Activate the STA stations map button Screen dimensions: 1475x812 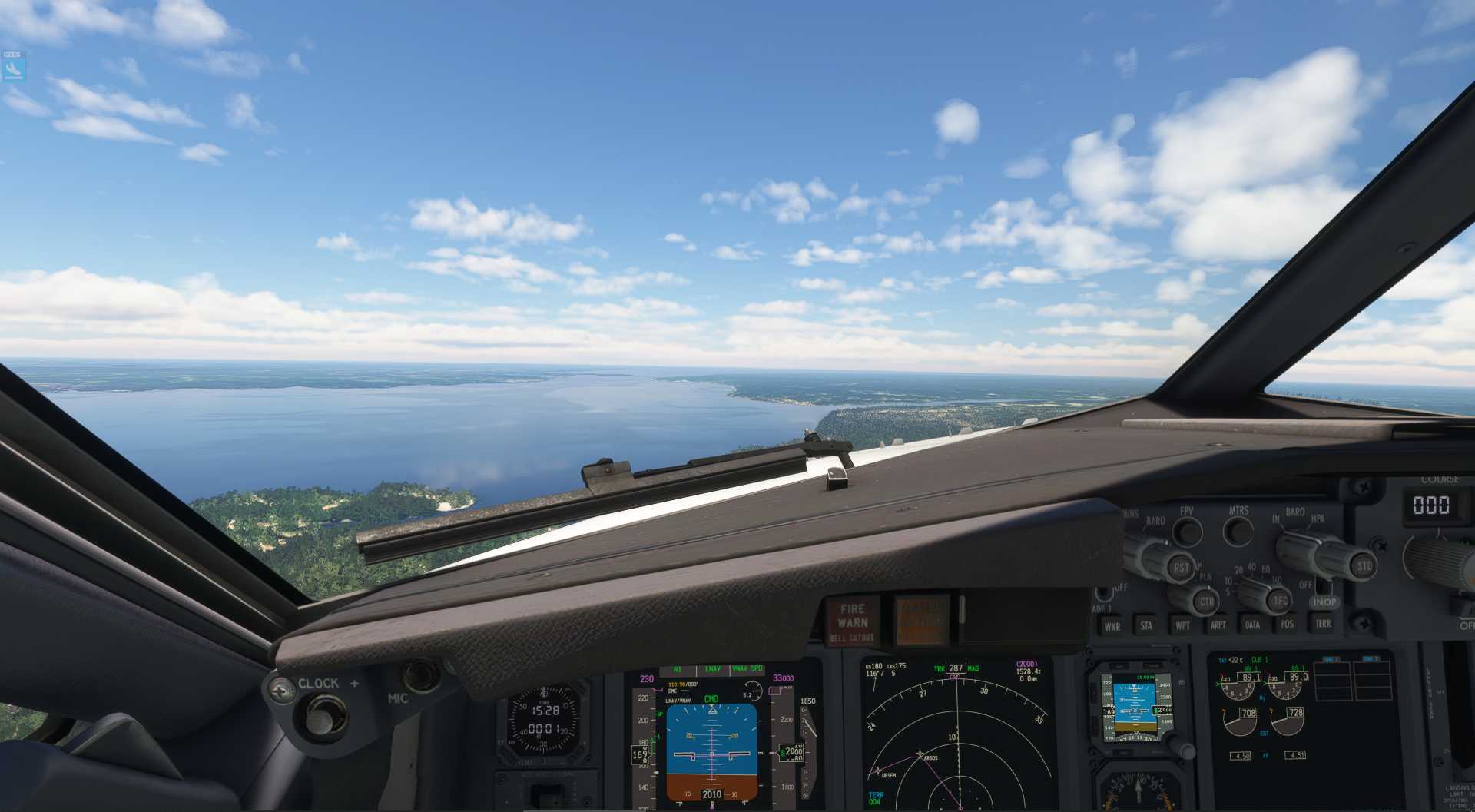(1146, 625)
